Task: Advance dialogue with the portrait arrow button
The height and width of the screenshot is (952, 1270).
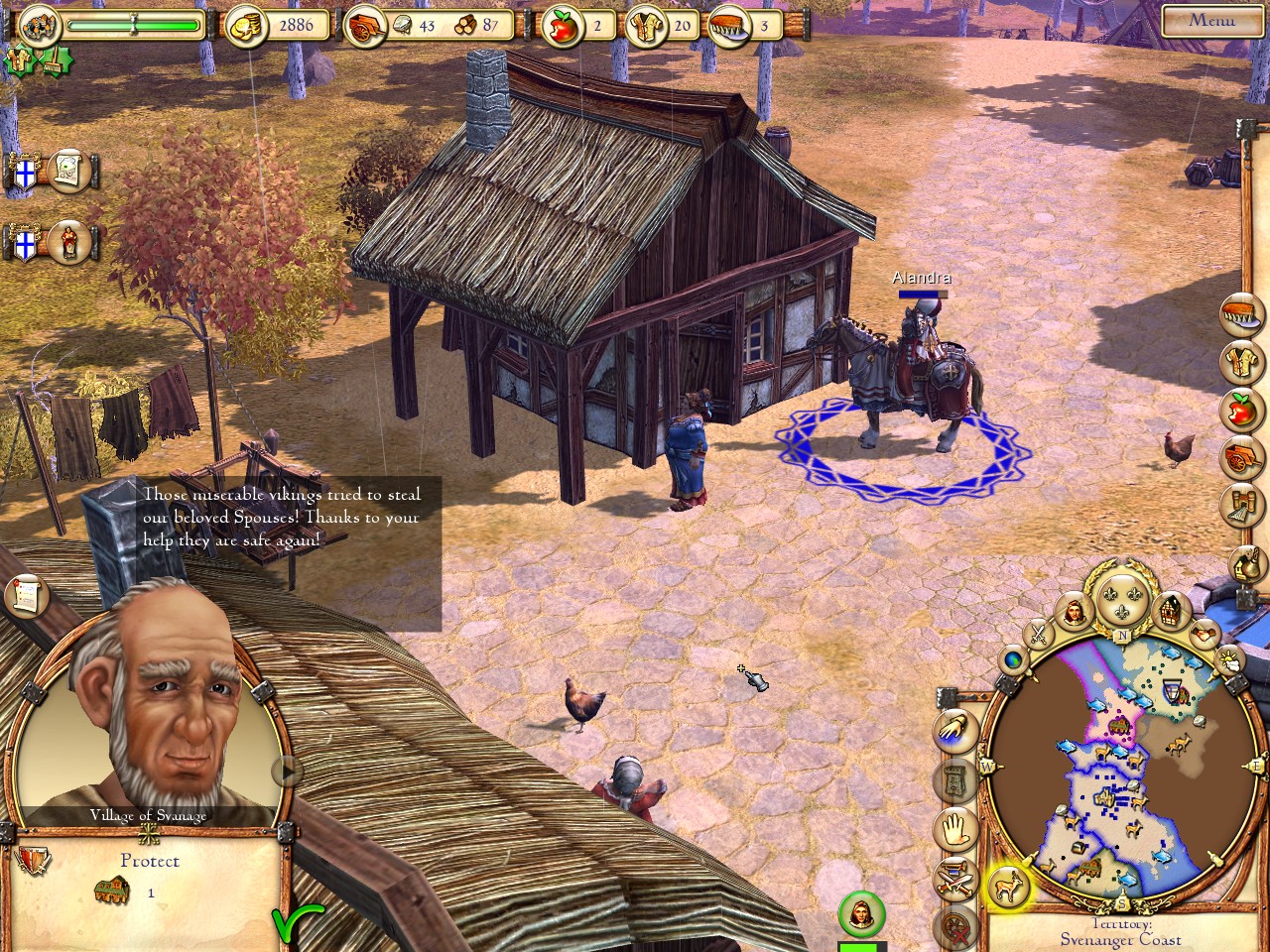Action: [289, 769]
